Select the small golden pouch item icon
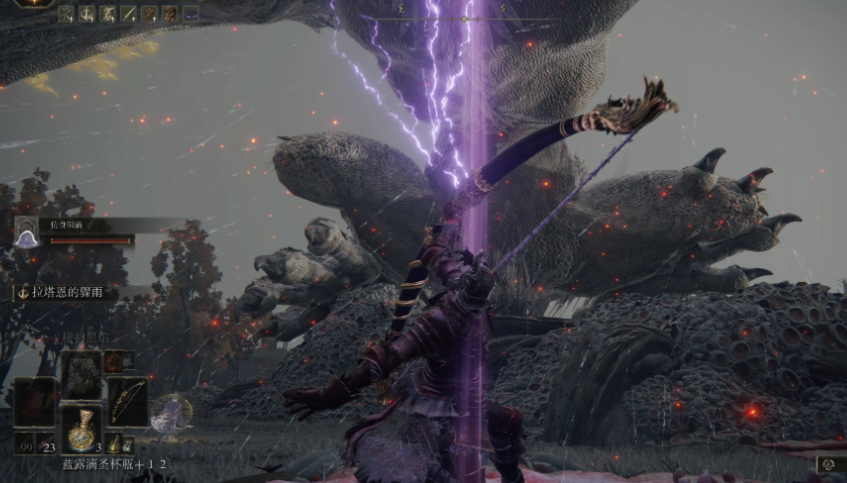 point(115,442)
